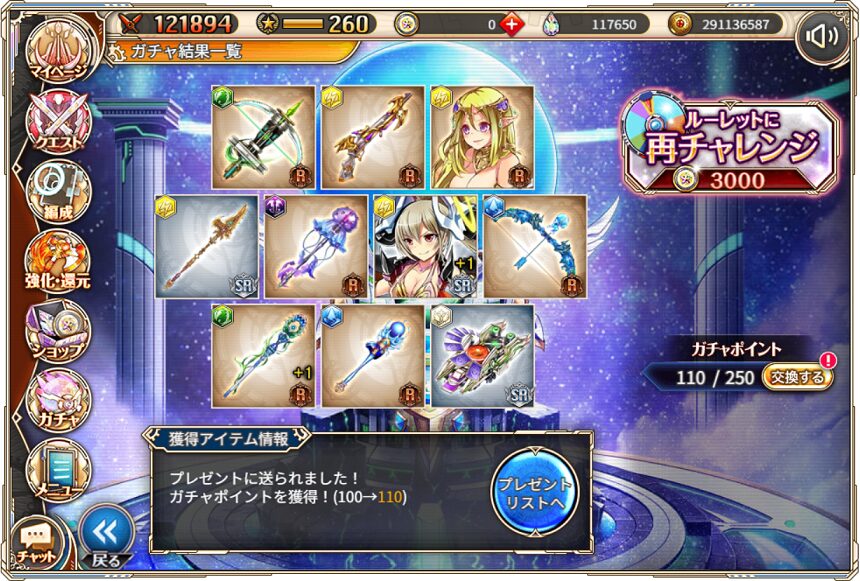View the blonde elf character card
Image resolution: width=860 pixels, height=581 pixels.
click(482, 135)
